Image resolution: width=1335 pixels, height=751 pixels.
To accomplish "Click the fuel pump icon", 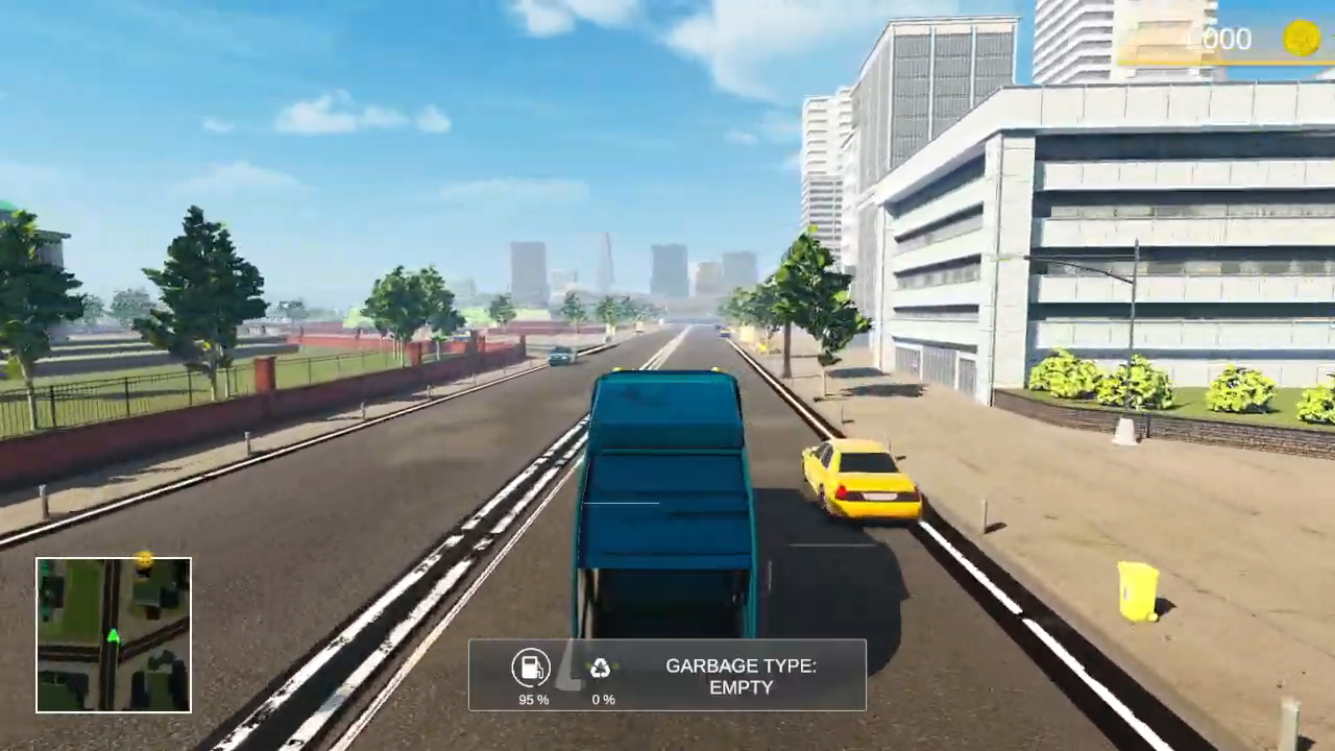I will coord(531,667).
